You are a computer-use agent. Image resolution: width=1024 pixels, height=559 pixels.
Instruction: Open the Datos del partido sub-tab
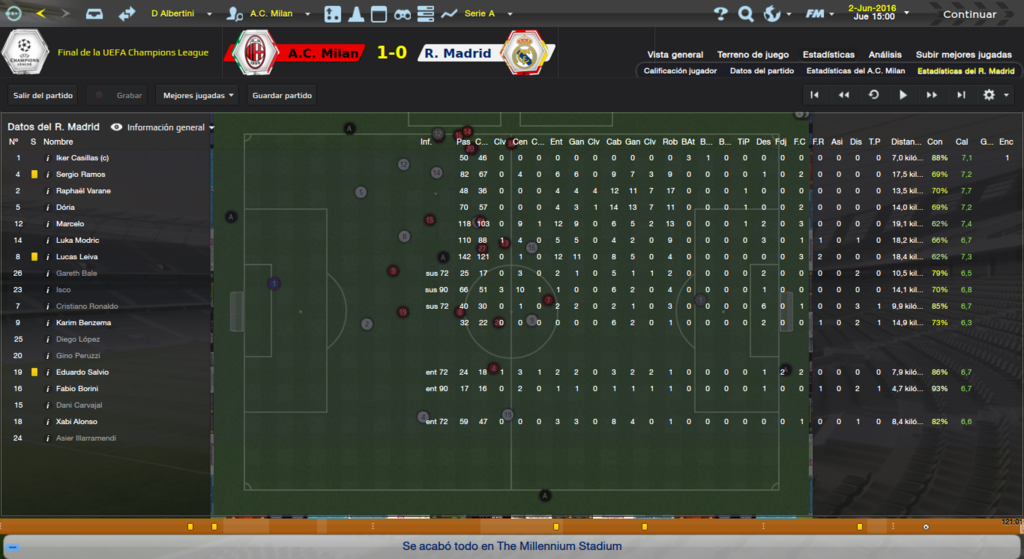click(x=762, y=71)
